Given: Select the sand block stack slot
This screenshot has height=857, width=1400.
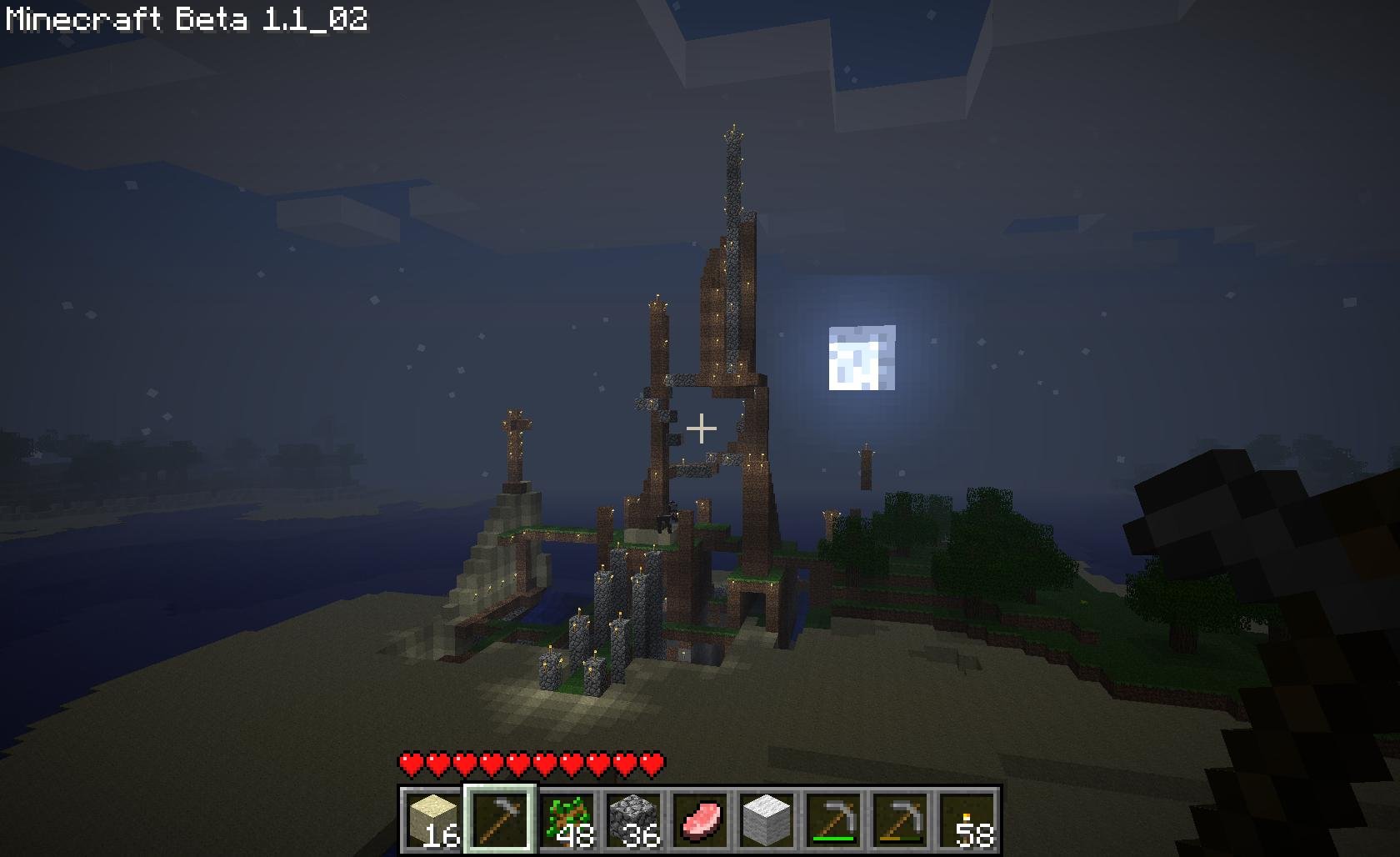Looking at the screenshot, I should point(432,819).
